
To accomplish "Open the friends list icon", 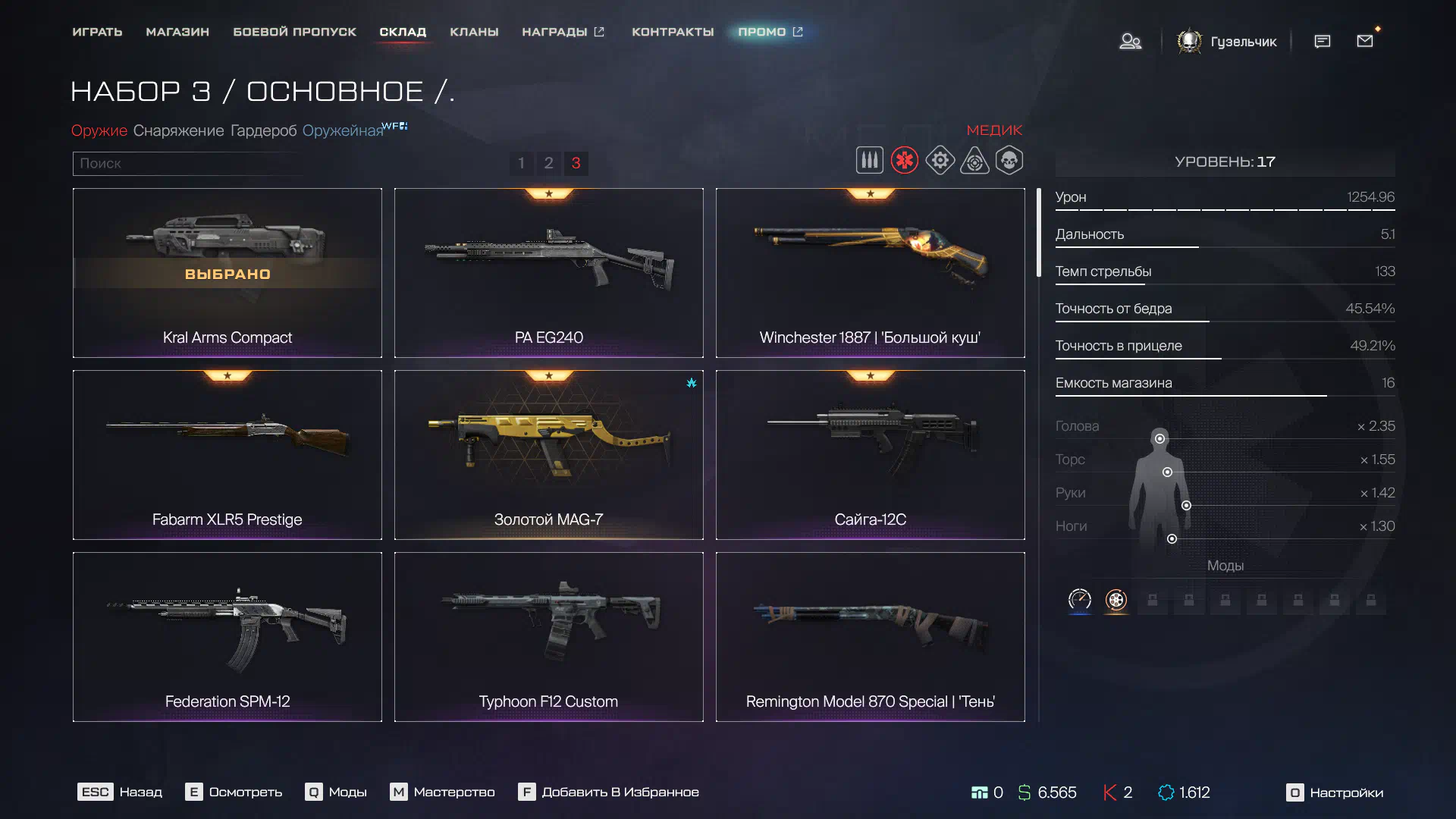I will click(x=1130, y=41).
